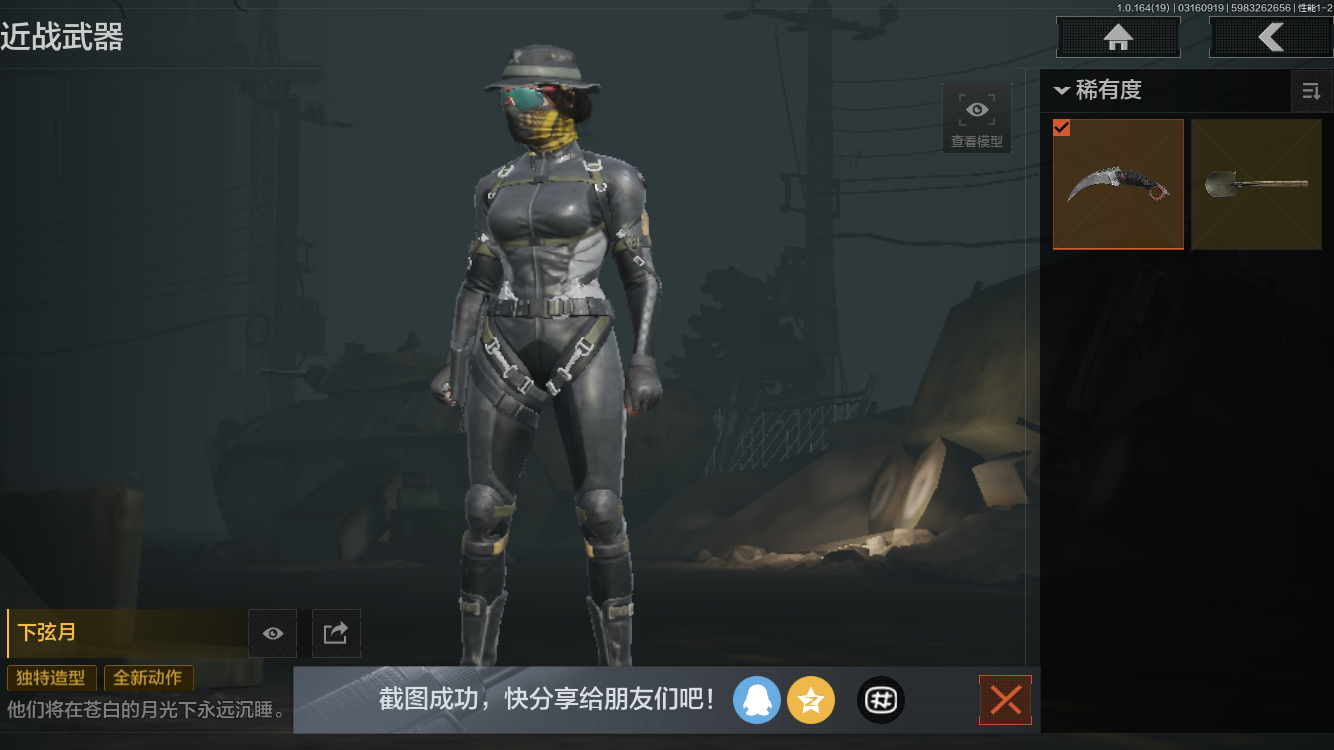Toggle the orange checkmark on the karambit skin

(x=1062, y=128)
